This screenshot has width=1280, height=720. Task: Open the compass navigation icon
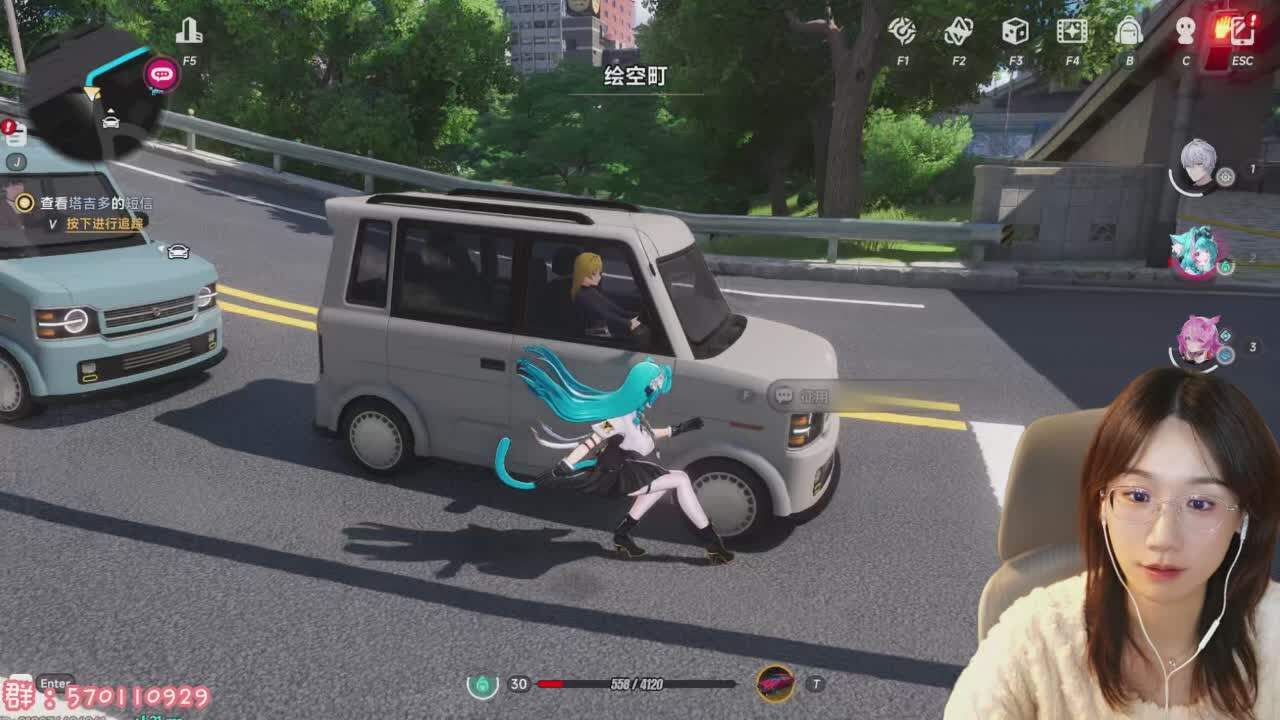click(x=902, y=31)
